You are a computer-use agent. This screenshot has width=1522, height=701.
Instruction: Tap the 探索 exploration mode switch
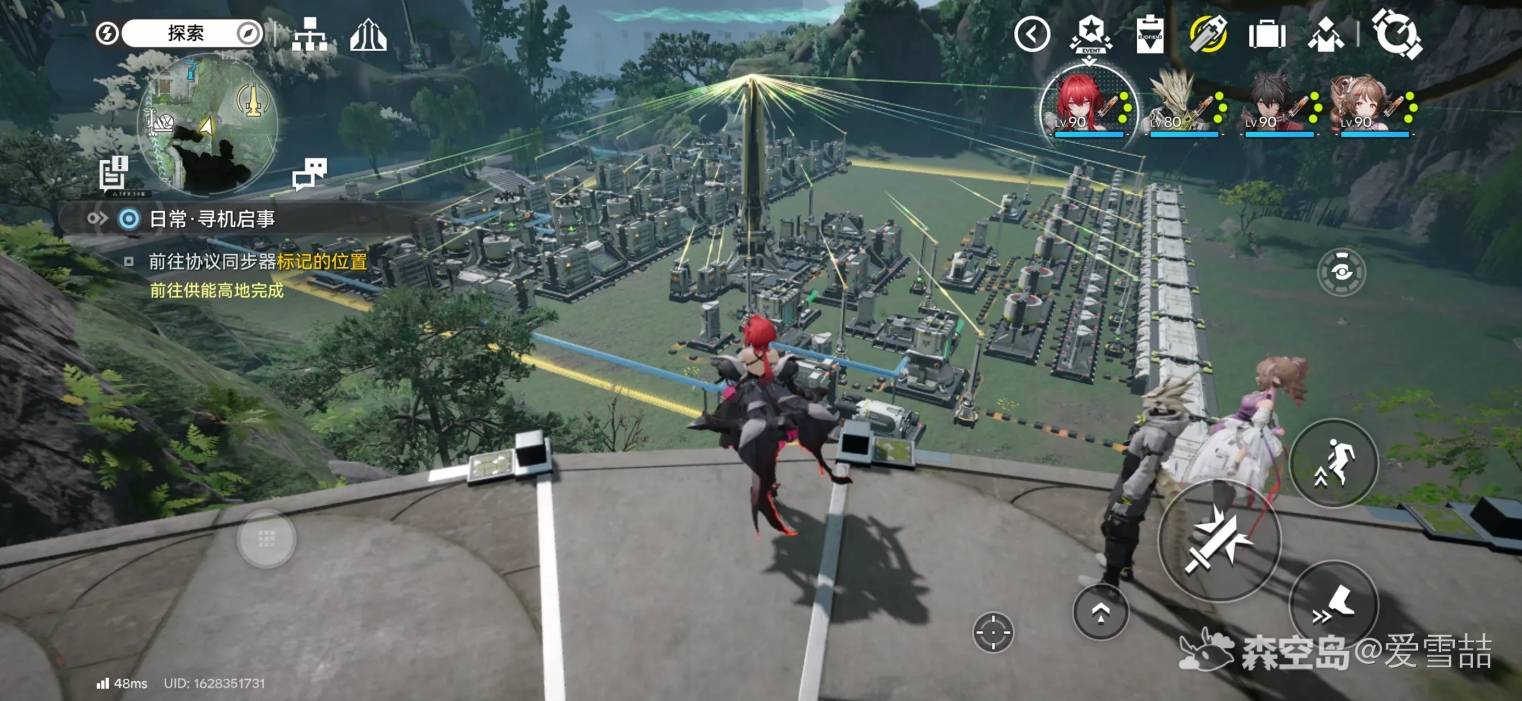[x=186, y=34]
